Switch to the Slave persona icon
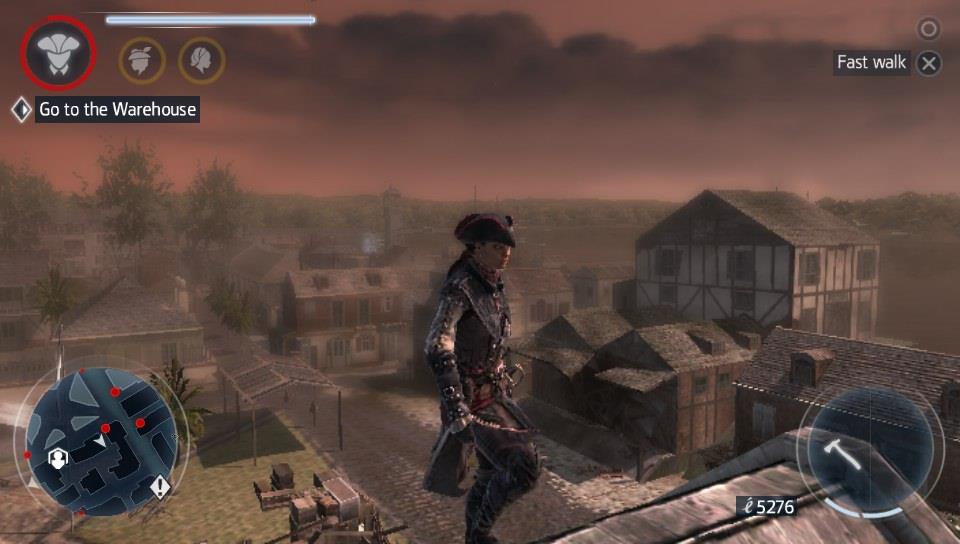This screenshot has width=960, height=544. pyautogui.click(x=142, y=60)
